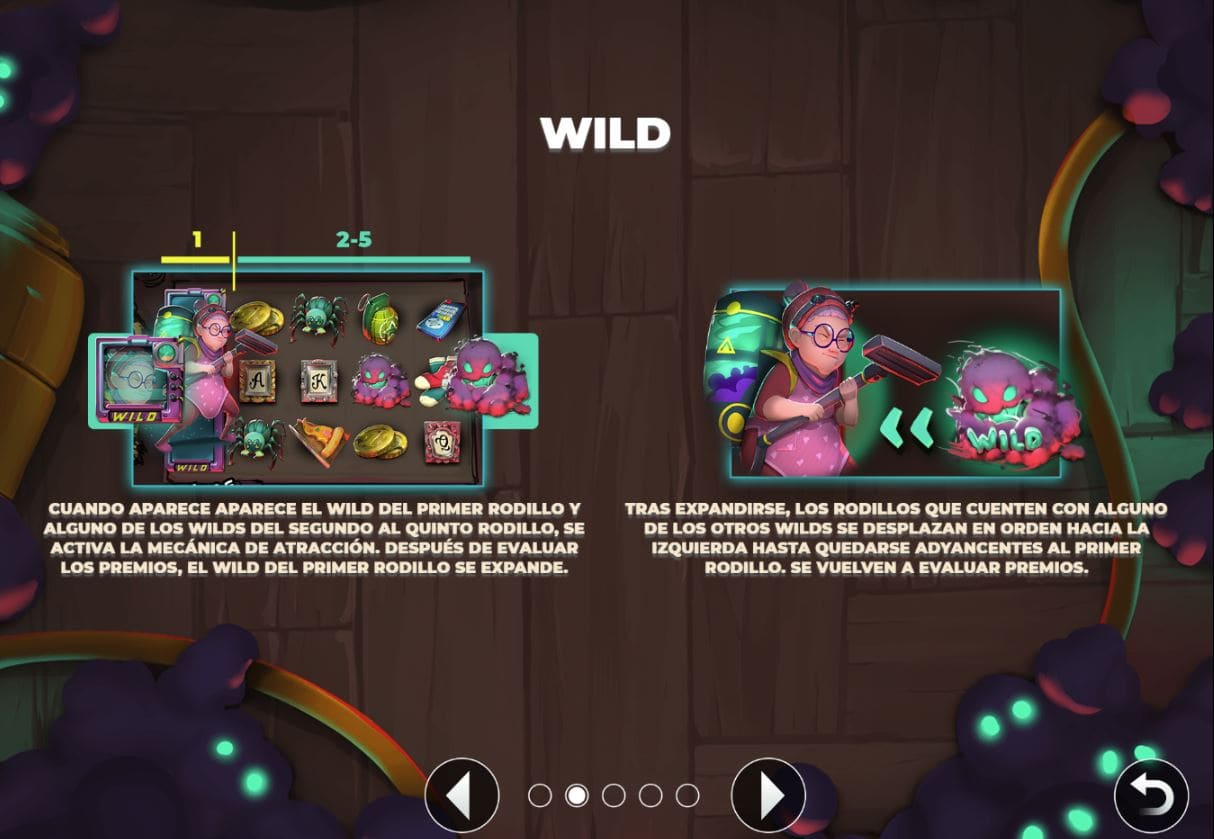
Task: Go to the previous help page
Action: point(461,796)
